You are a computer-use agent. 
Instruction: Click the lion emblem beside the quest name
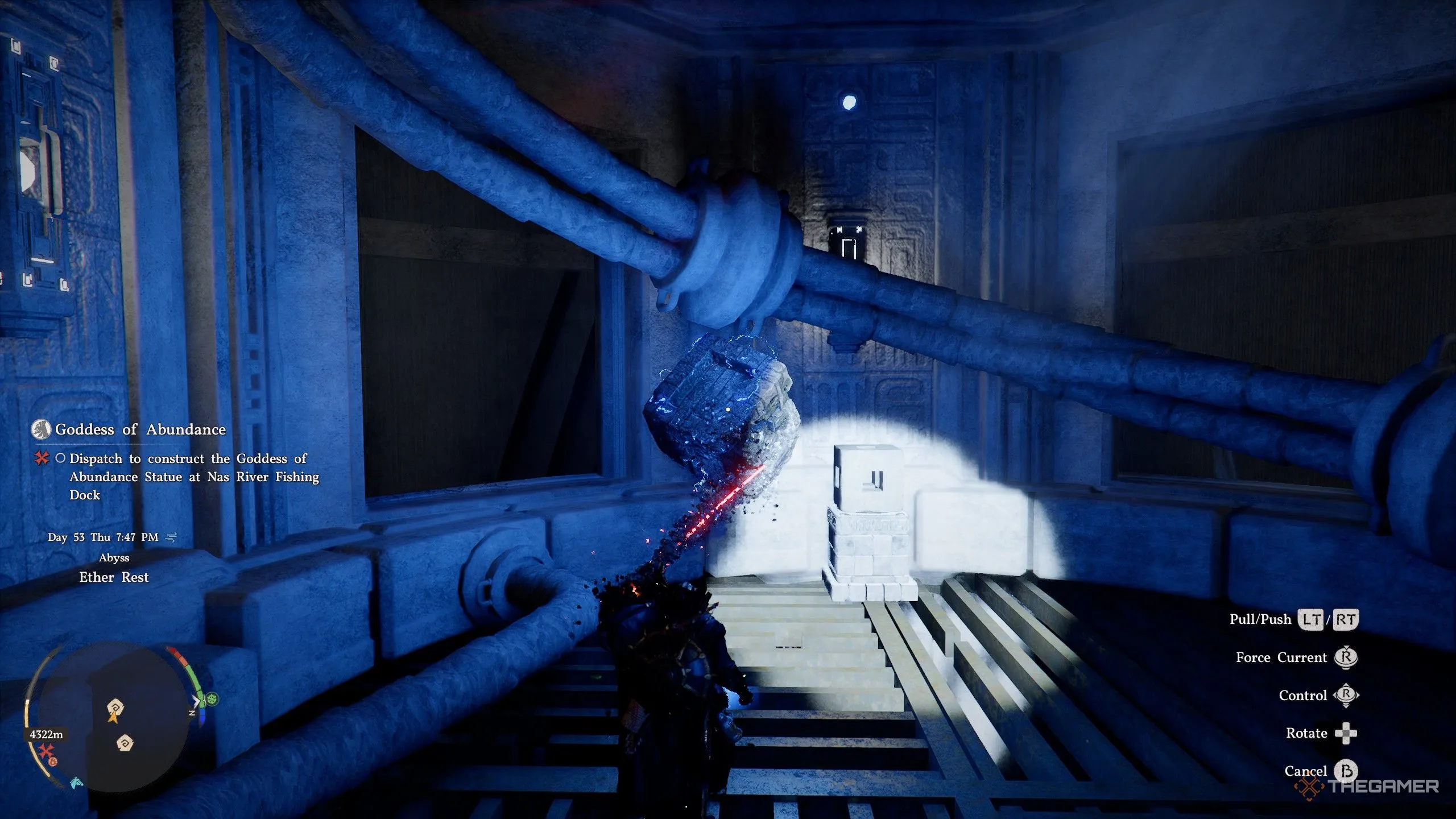coord(41,429)
